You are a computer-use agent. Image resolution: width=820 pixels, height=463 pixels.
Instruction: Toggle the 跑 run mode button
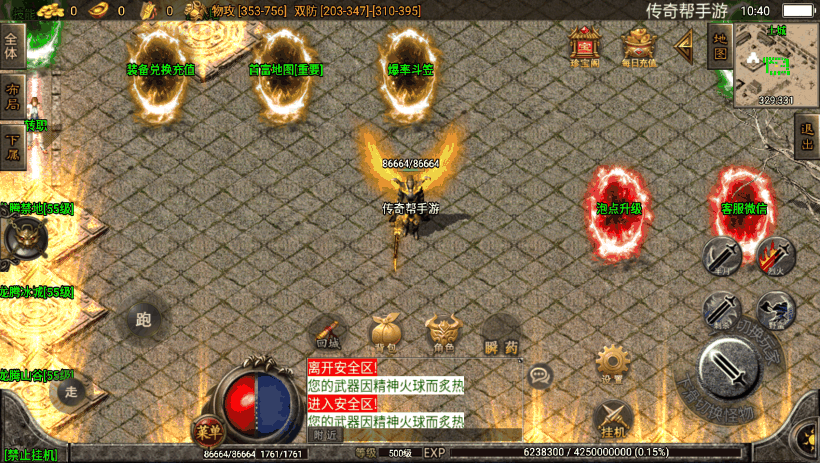pyautogui.click(x=143, y=320)
